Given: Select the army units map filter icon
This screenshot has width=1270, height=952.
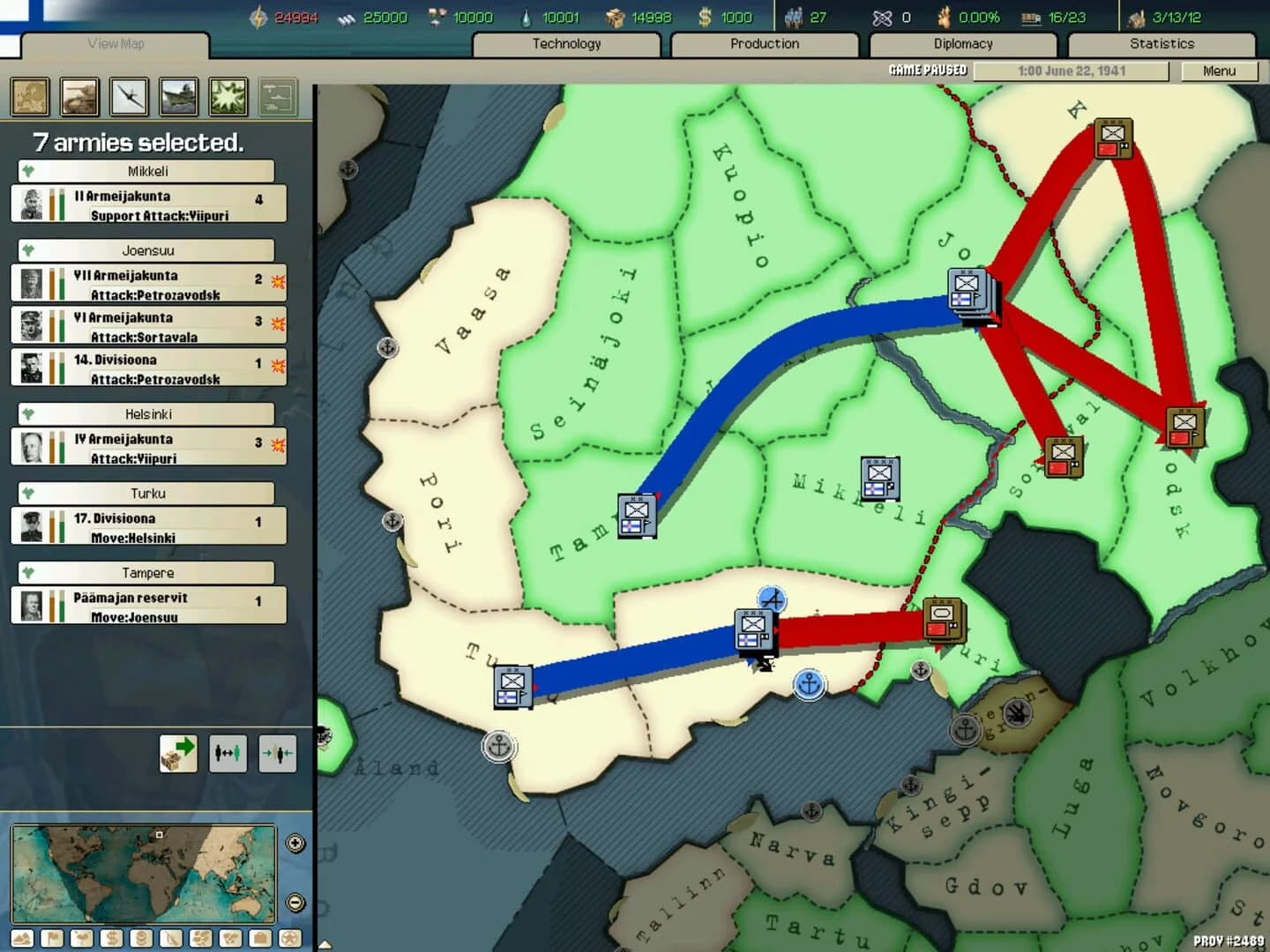Looking at the screenshot, I should (80, 97).
